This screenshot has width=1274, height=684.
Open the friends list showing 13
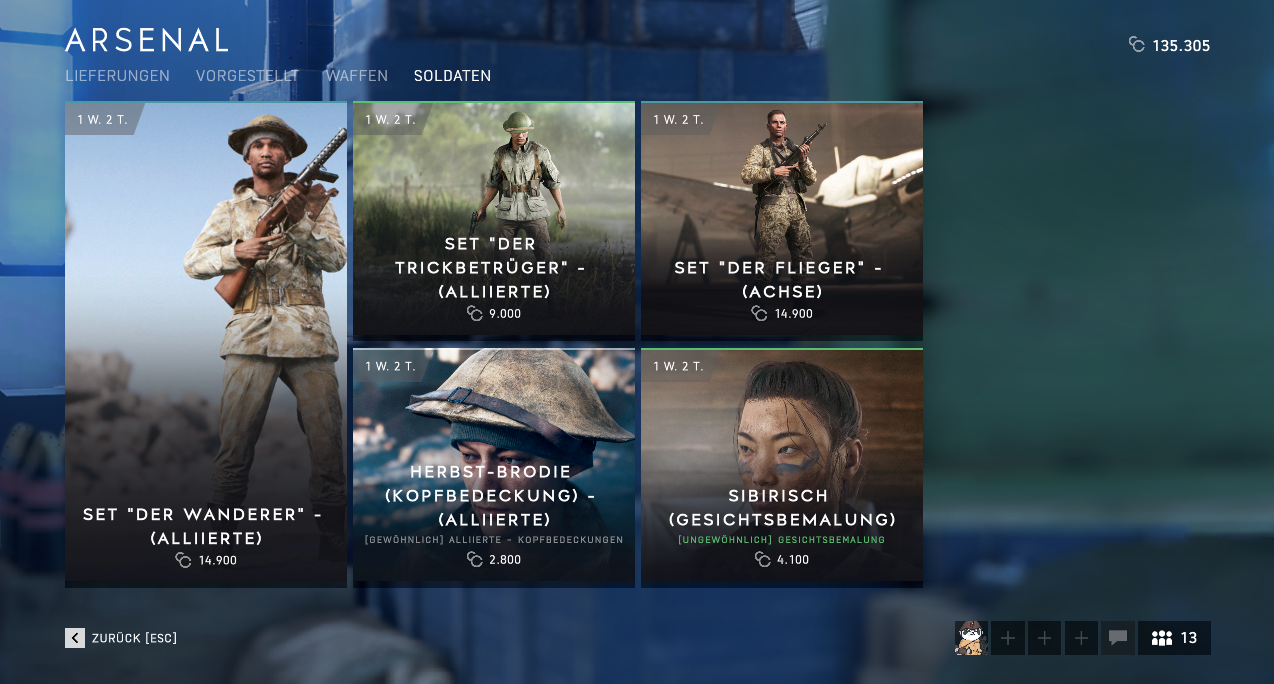tap(1174, 638)
